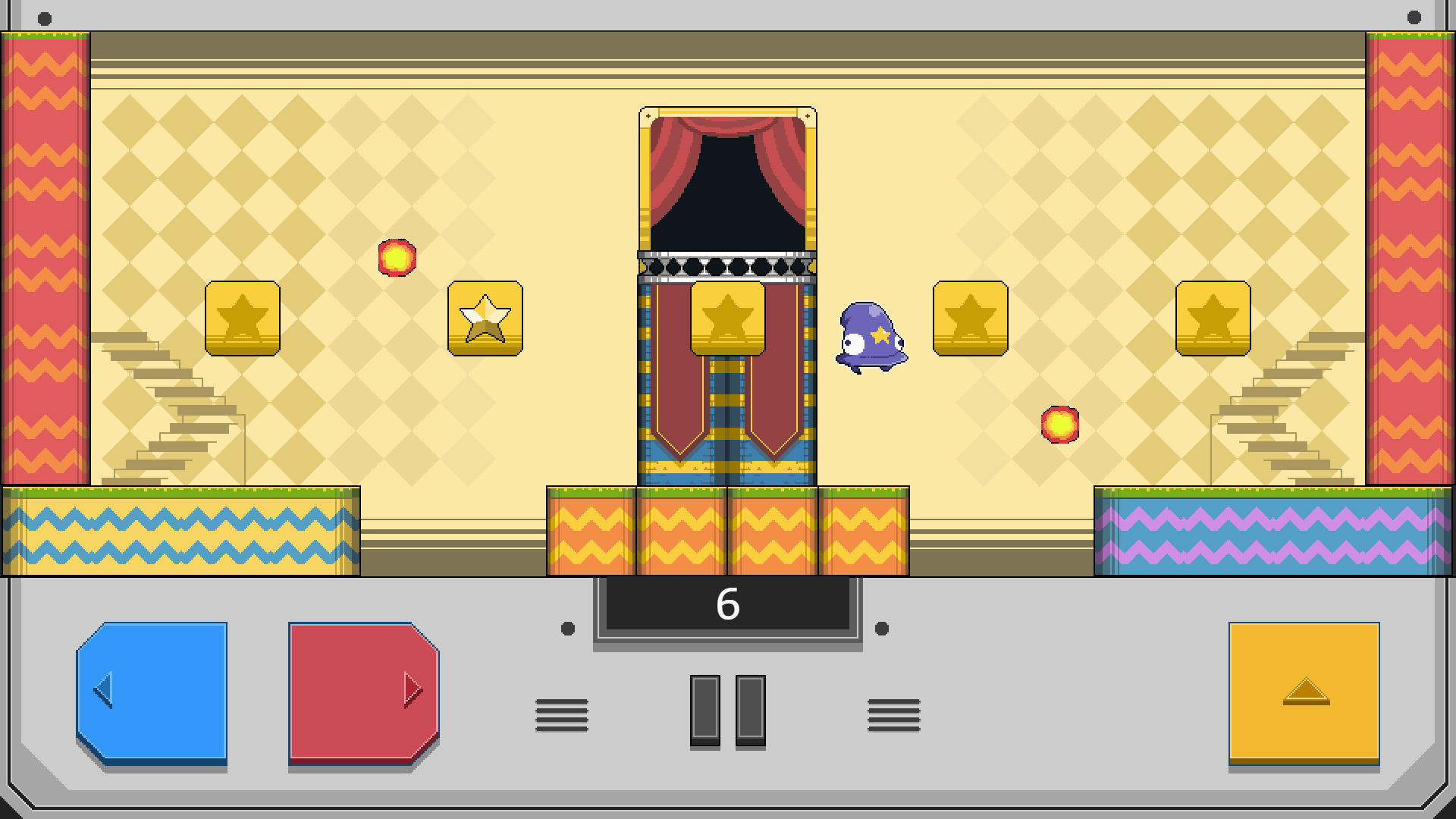Select the gold star block left of the curtain

[728, 317]
